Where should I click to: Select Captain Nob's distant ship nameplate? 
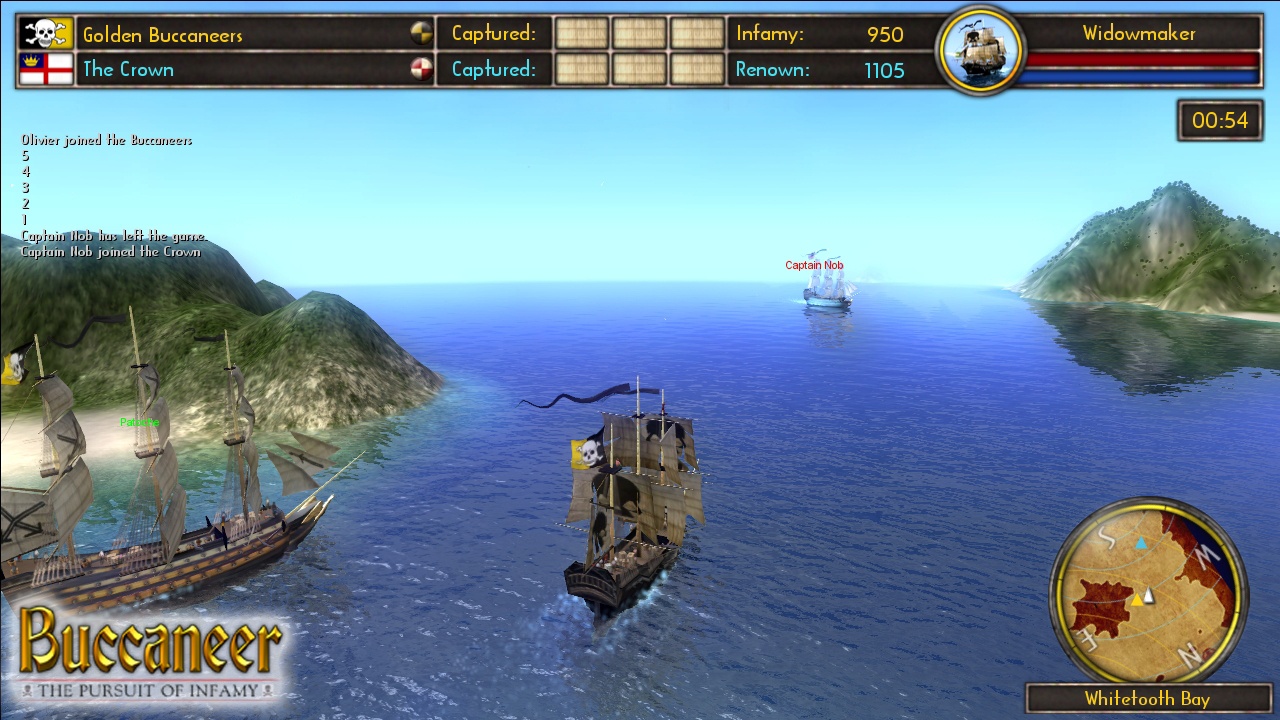(814, 265)
